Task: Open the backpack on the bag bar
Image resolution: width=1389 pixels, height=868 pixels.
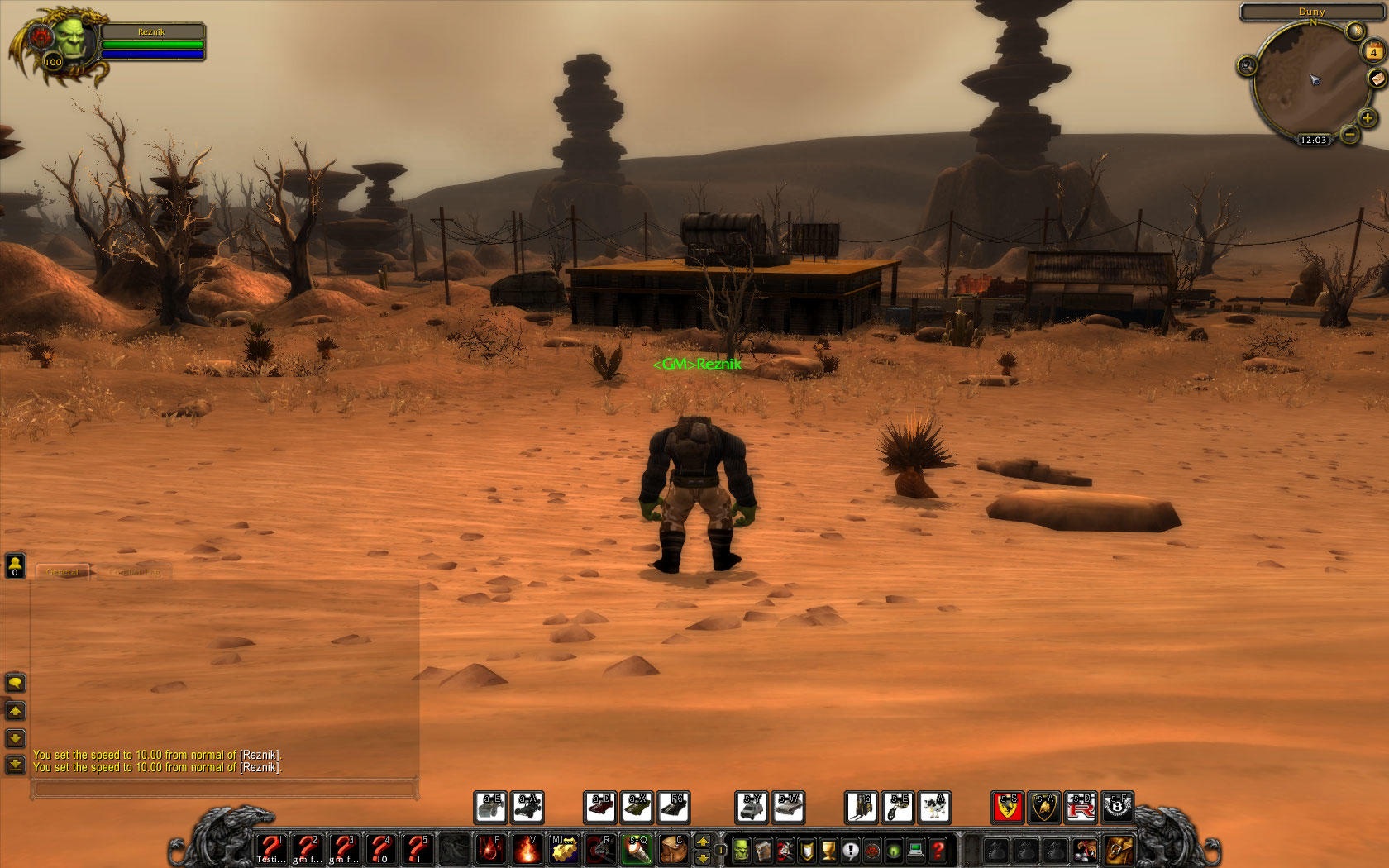Action: tap(1118, 849)
